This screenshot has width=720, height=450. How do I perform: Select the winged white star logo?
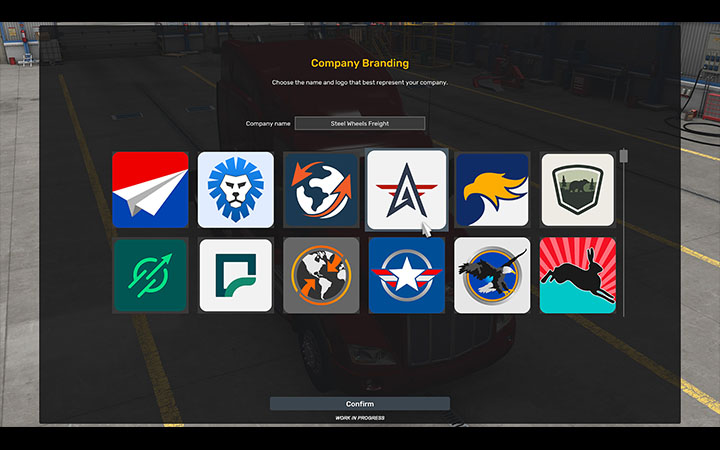point(406,275)
